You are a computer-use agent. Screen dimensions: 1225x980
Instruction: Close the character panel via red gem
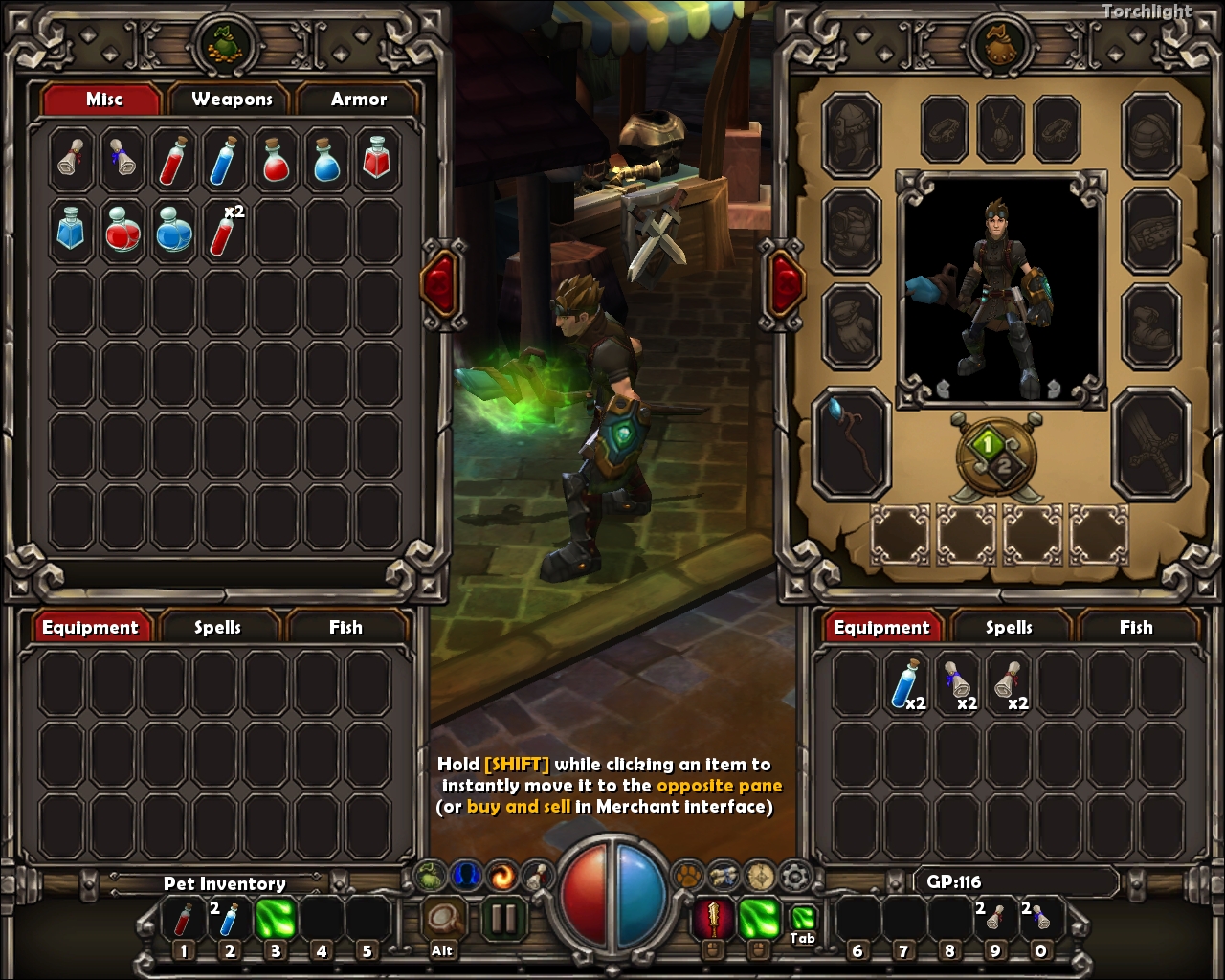784,282
